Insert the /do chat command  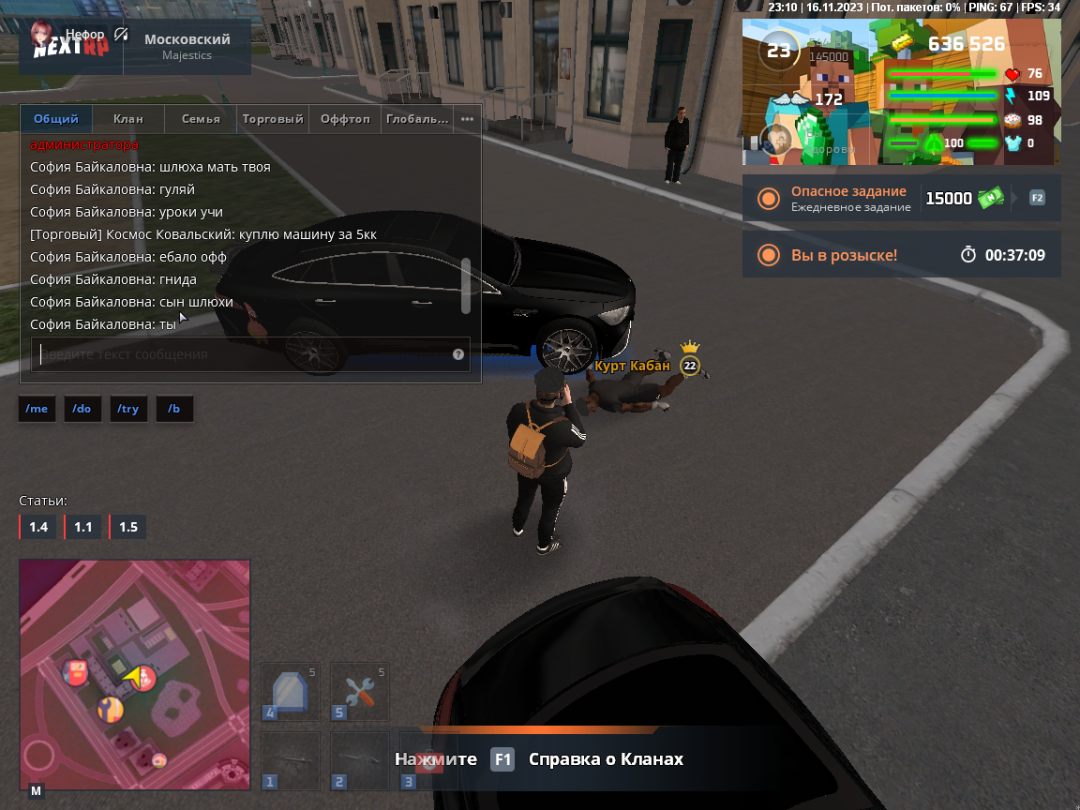[83, 409]
